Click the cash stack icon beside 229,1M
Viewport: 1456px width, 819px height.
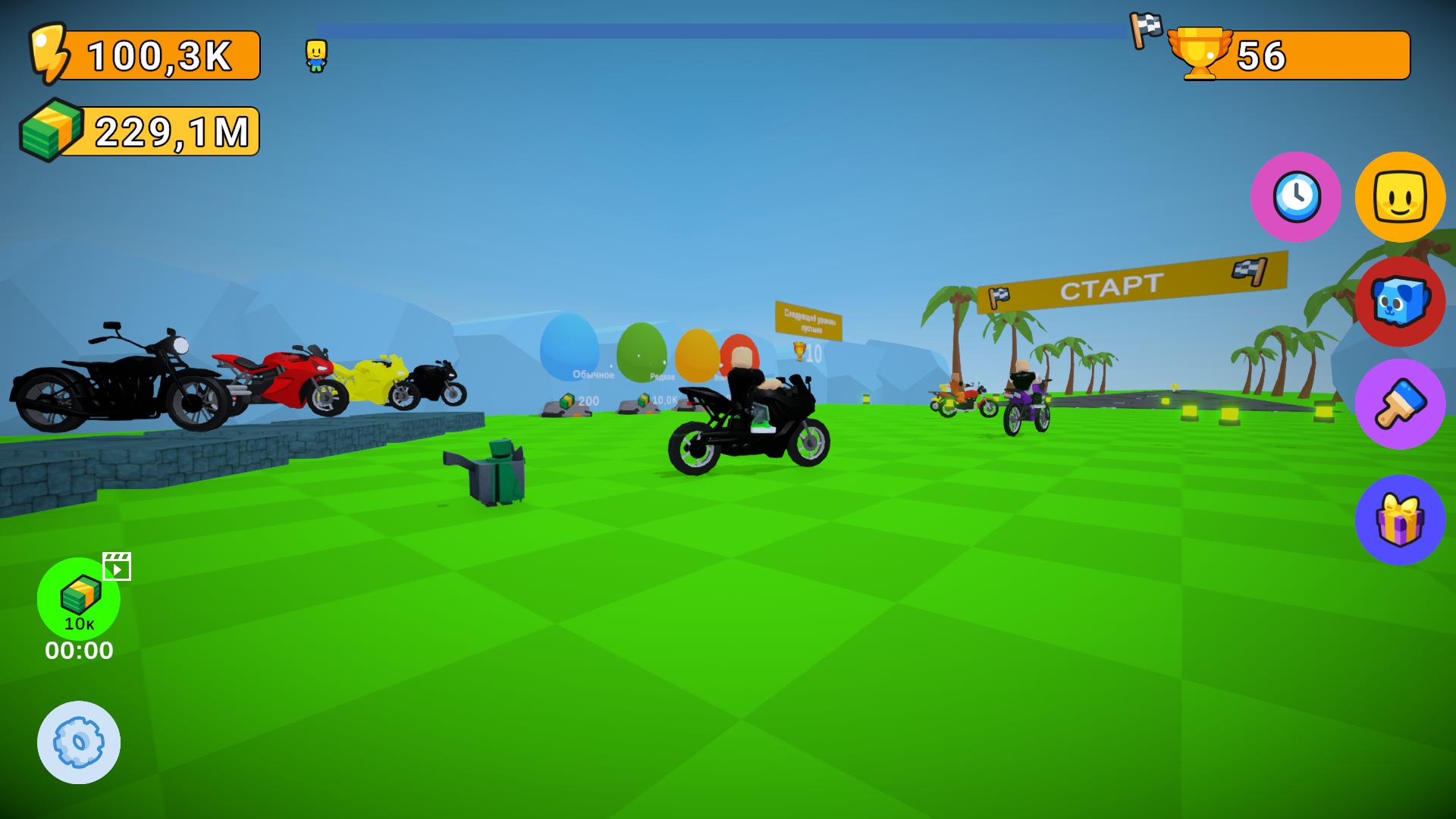(x=50, y=129)
